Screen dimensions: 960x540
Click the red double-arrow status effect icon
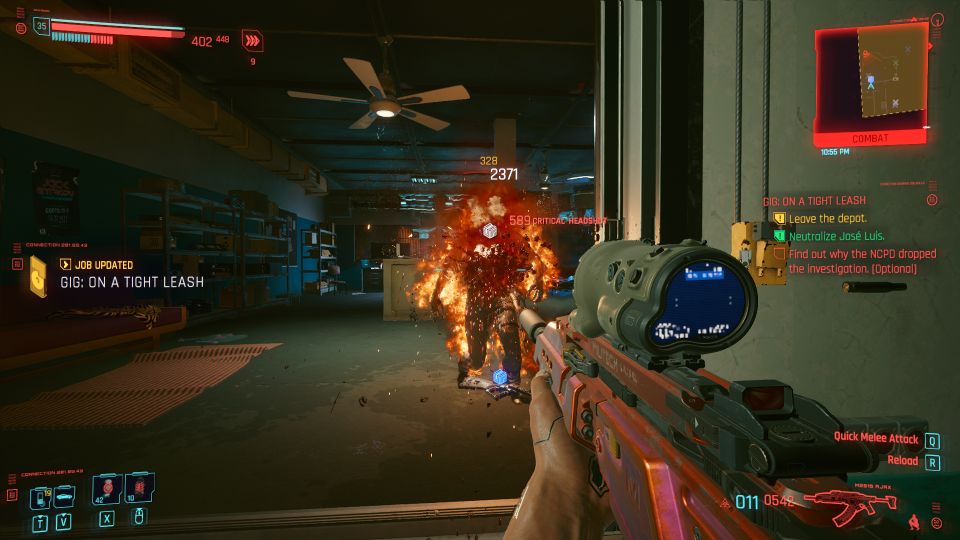pyautogui.click(x=253, y=41)
